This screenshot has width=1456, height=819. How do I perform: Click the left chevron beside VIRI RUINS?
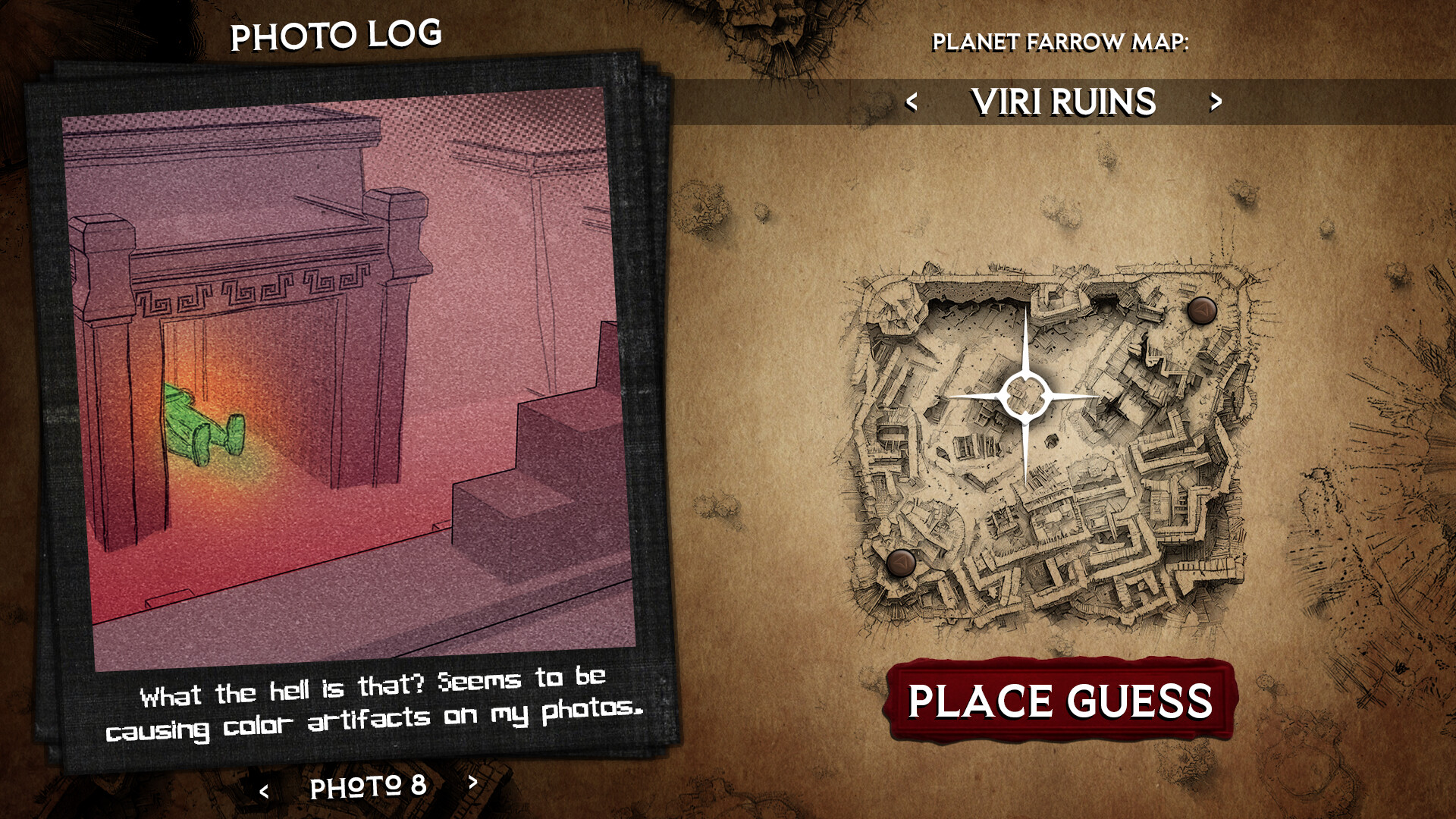tap(913, 102)
